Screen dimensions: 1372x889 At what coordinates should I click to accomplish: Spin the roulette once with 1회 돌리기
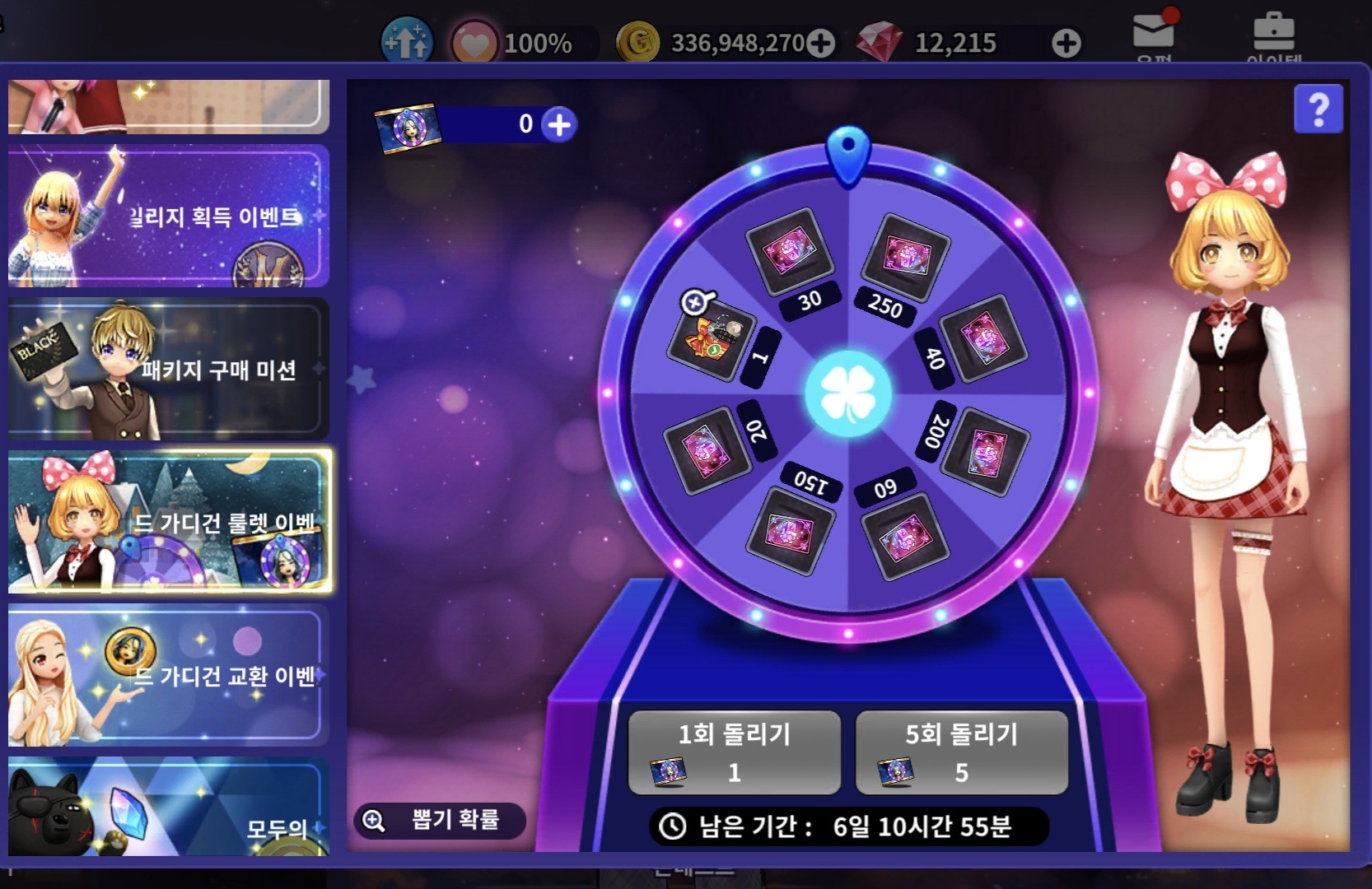tap(734, 752)
